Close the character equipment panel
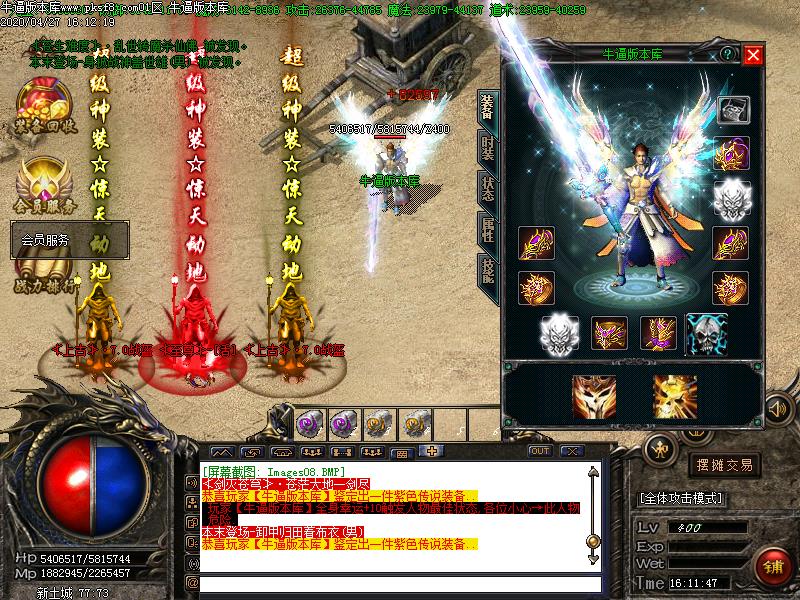The image size is (800, 600). 753,55
